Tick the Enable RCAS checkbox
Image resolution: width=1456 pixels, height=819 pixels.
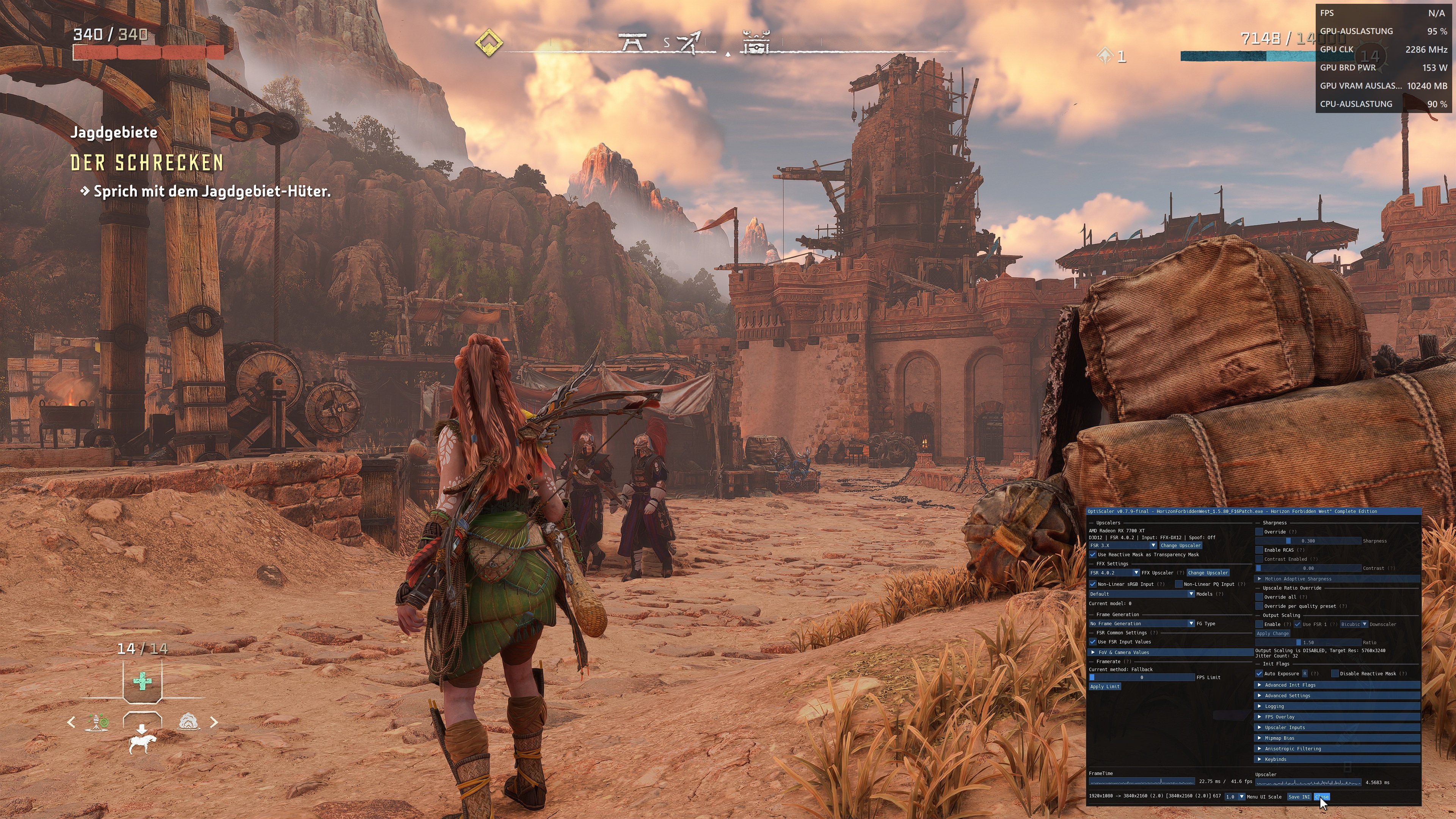tap(1259, 550)
